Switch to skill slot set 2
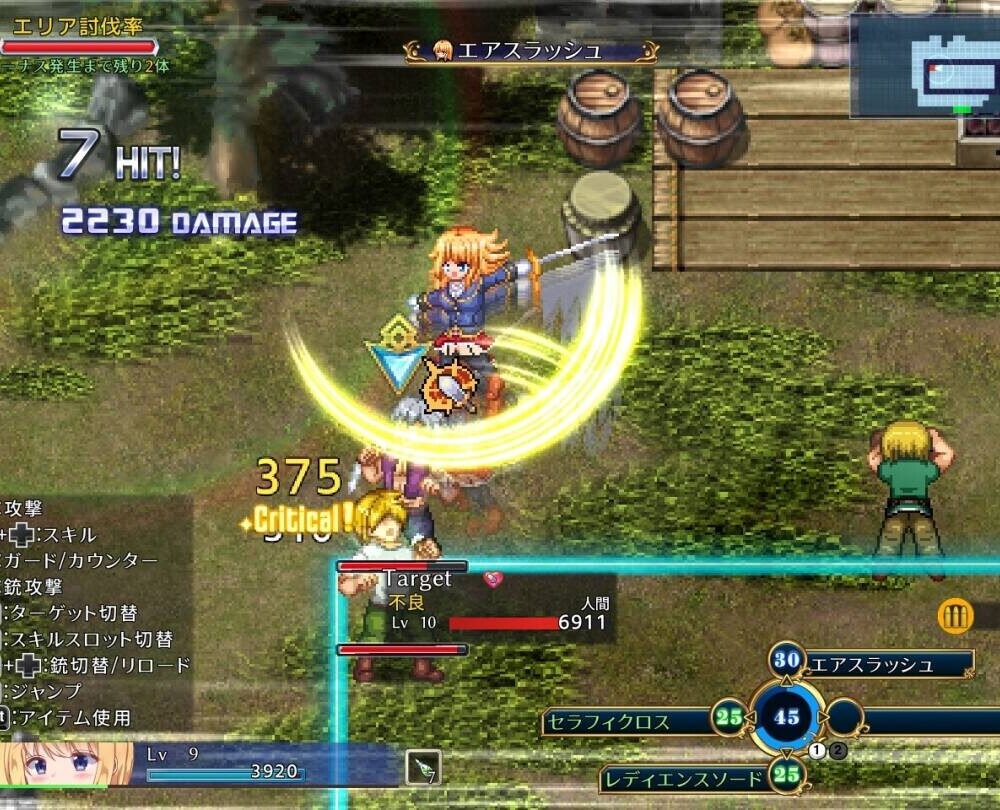This screenshot has height=810, width=1000. [x=839, y=750]
